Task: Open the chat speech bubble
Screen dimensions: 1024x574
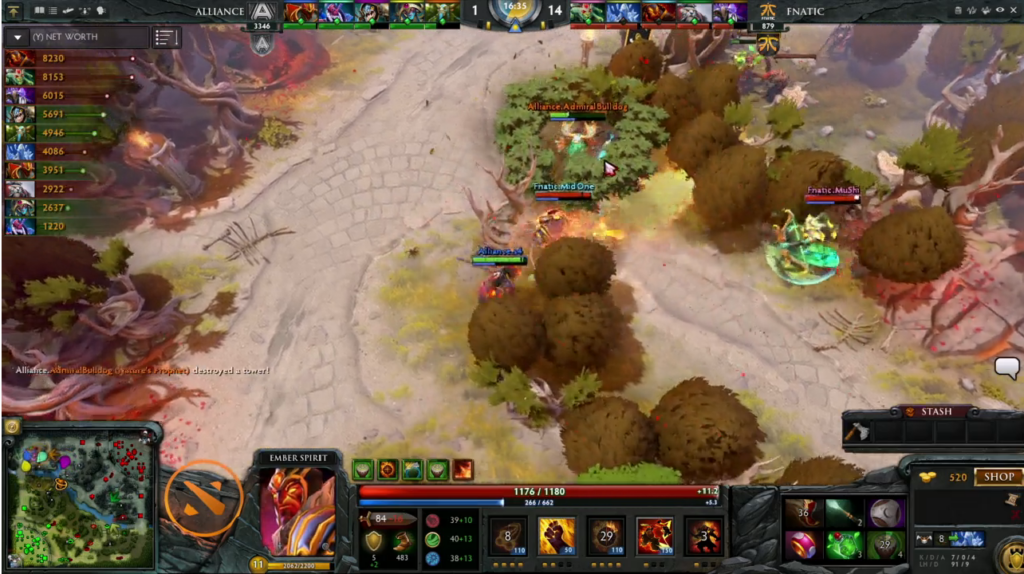Action: [x=1007, y=367]
